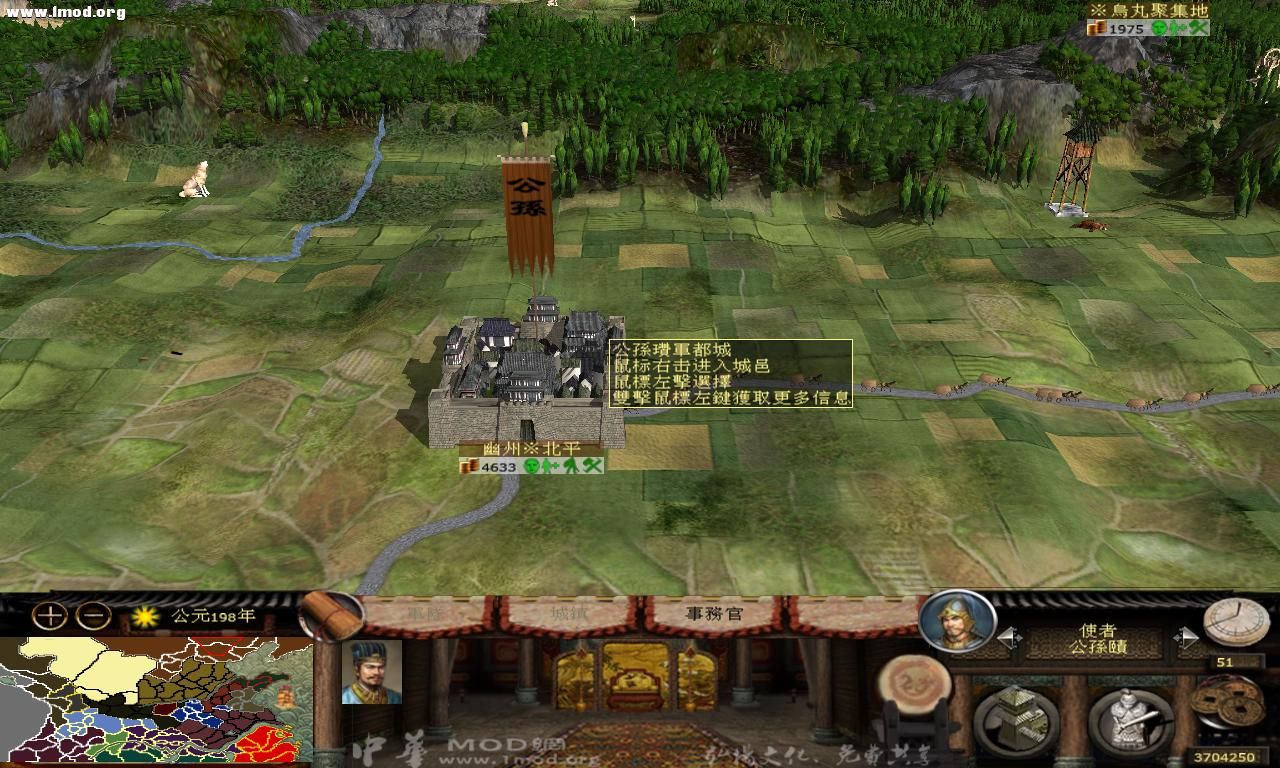This screenshot has width=1280, height=768.
Task: Click the sun icon beside 公元198年
Action: click(143, 616)
